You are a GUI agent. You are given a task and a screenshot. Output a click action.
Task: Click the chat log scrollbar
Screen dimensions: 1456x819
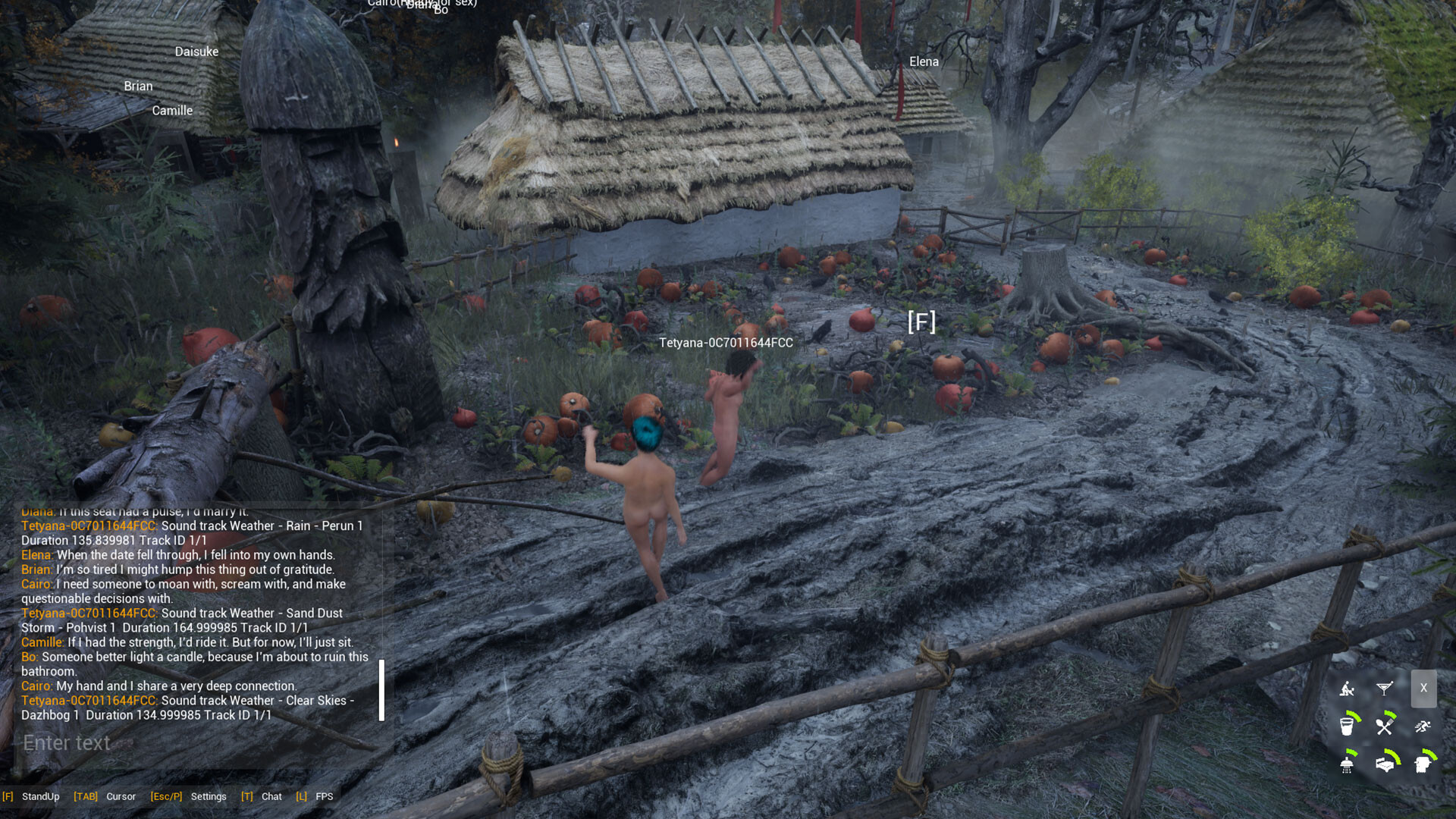381,689
